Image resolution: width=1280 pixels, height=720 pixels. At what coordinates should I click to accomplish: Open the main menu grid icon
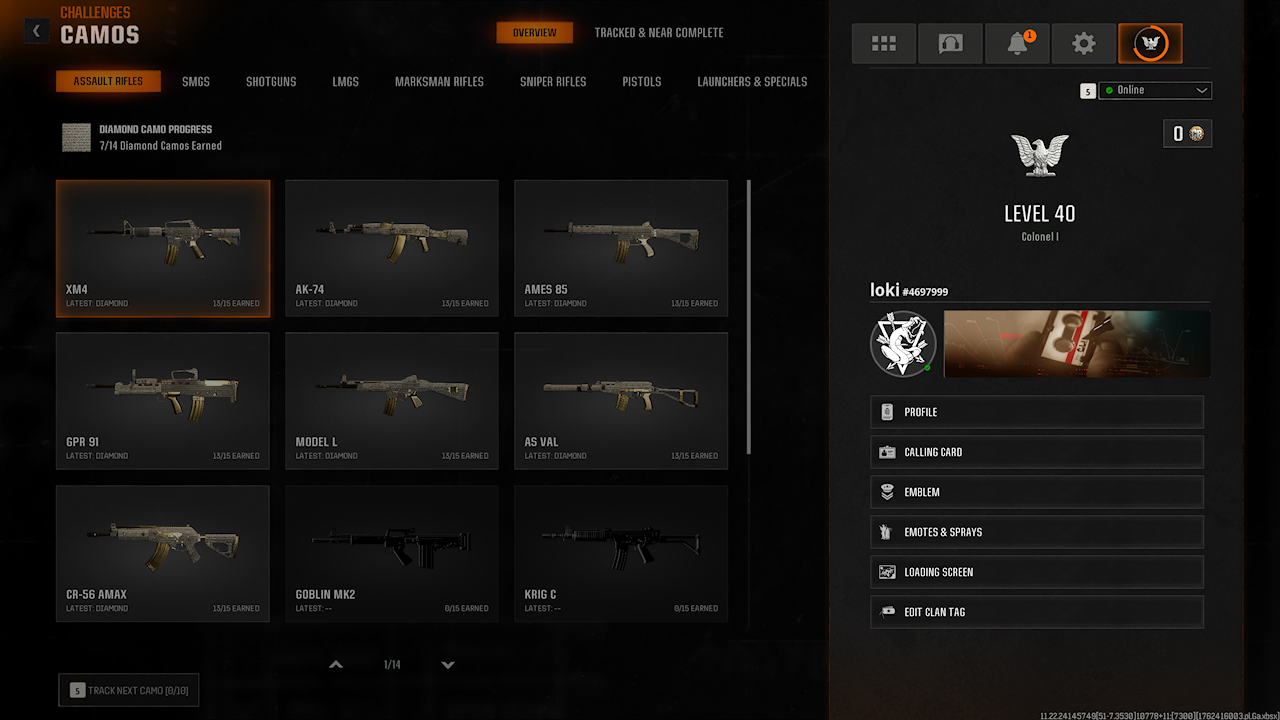tap(883, 43)
